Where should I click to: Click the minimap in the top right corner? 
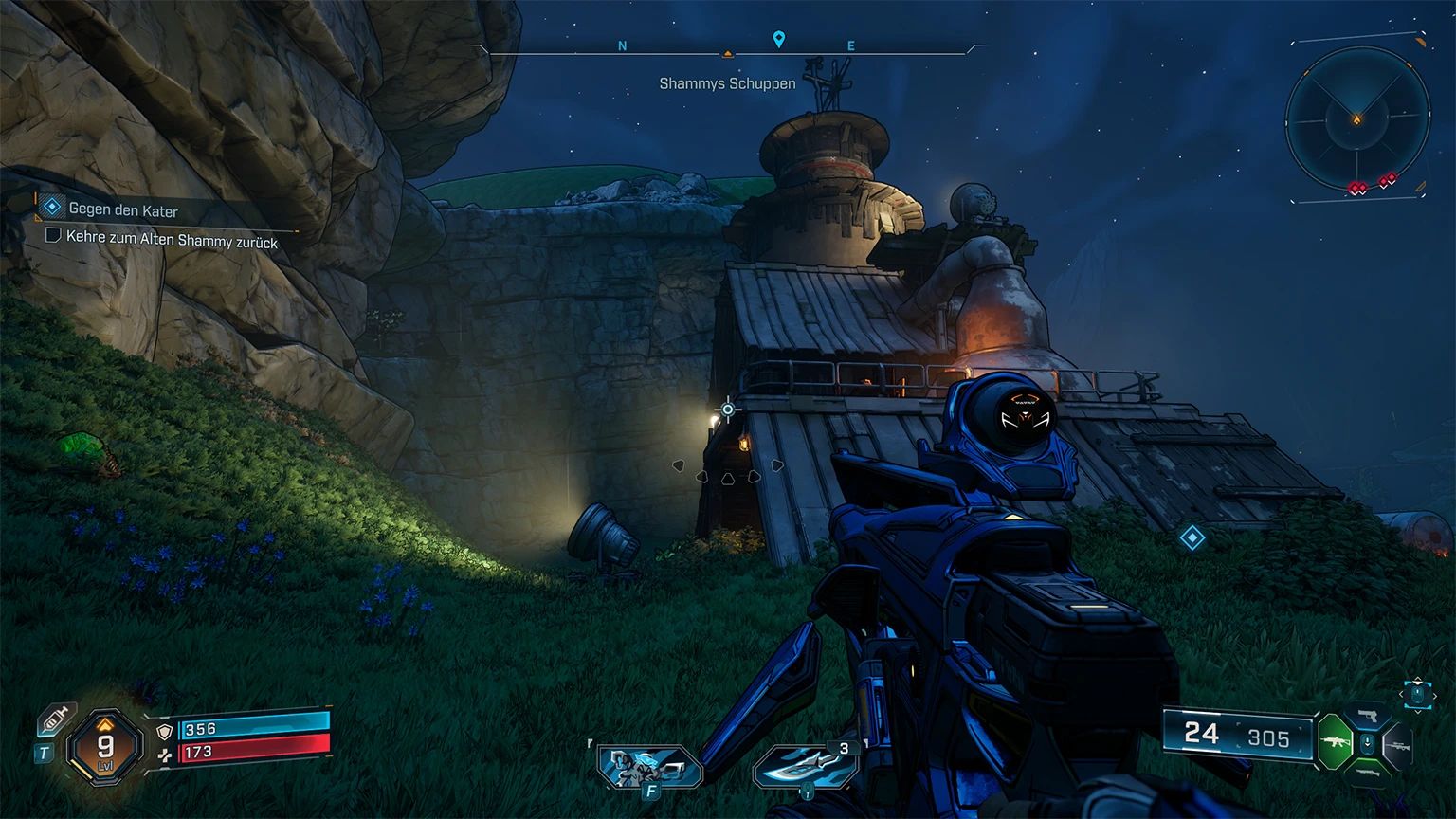click(1357, 119)
